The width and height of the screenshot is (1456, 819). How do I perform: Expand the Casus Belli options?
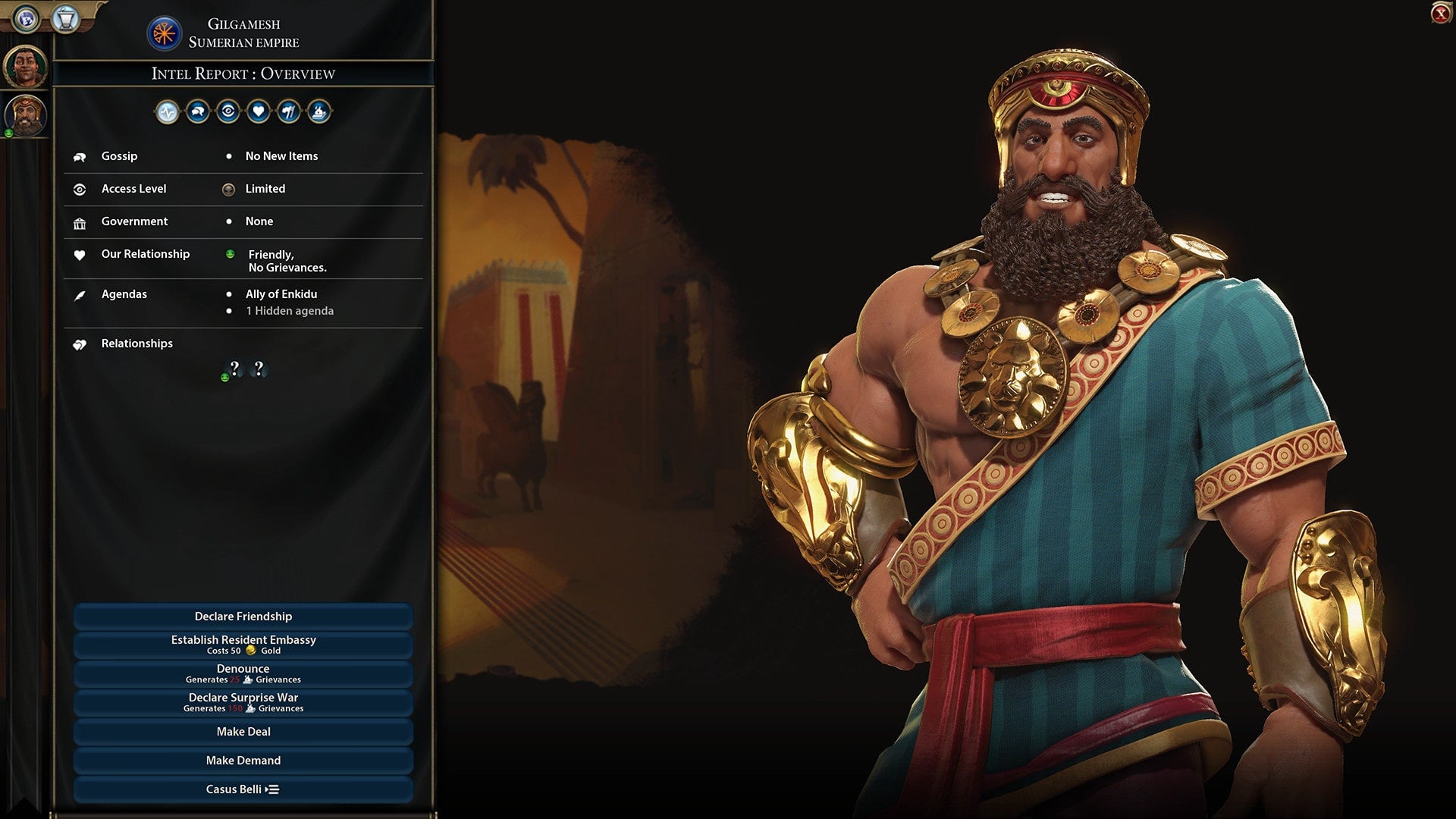click(x=243, y=789)
